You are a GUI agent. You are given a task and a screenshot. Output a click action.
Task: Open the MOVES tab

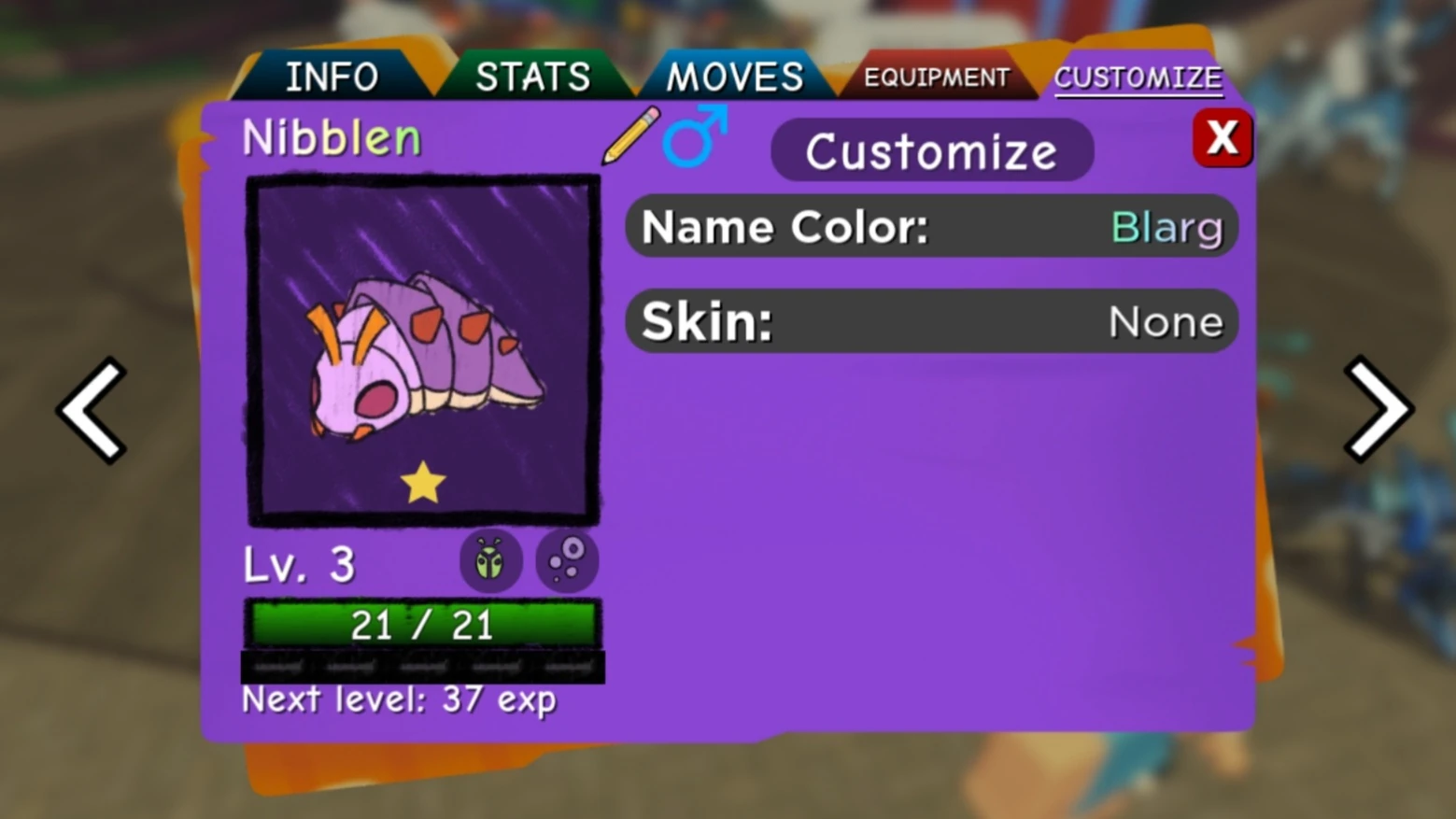pos(735,77)
